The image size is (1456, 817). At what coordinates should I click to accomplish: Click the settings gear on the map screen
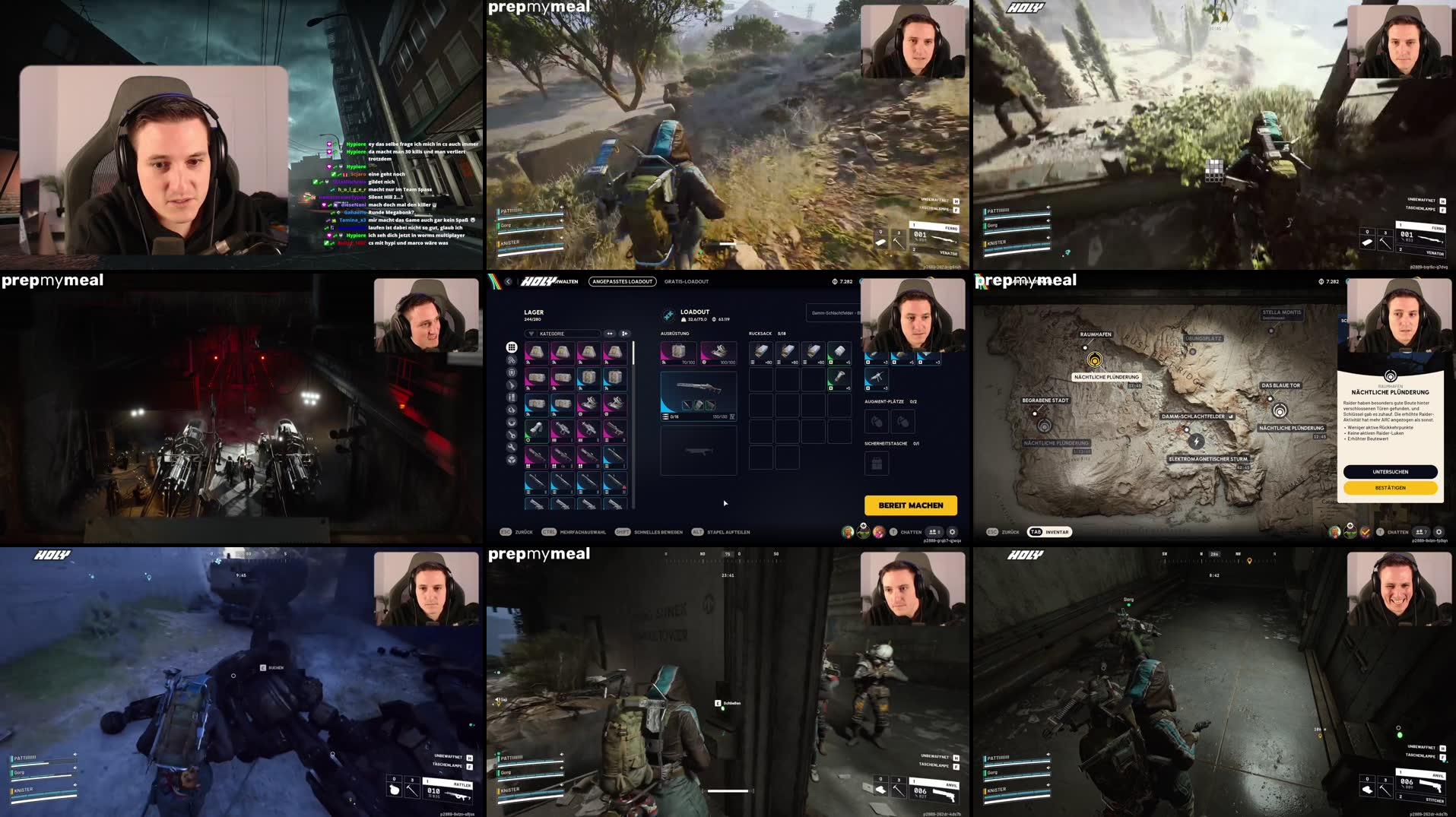(1439, 532)
